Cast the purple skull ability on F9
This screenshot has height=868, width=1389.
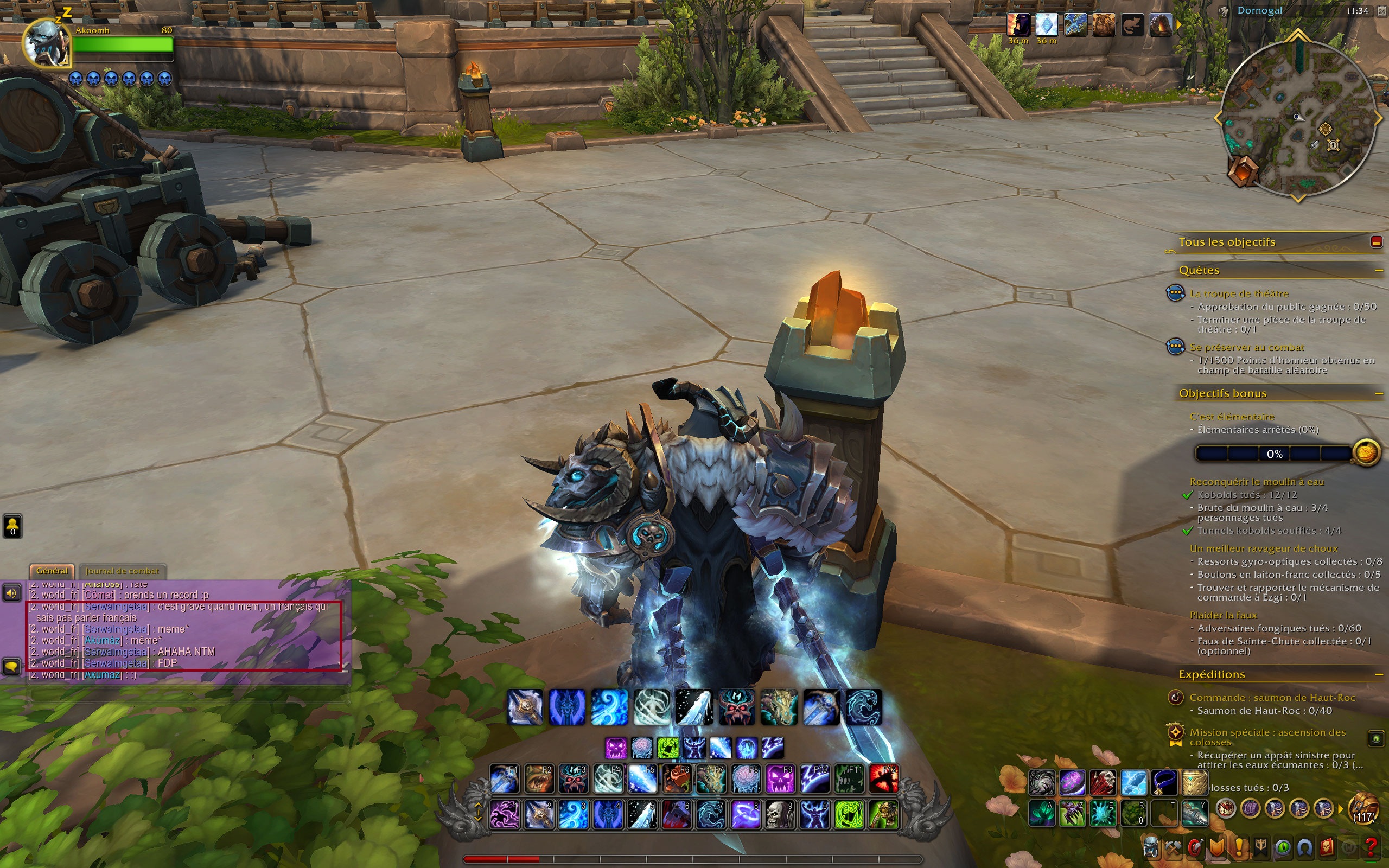click(x=781, y=779)
